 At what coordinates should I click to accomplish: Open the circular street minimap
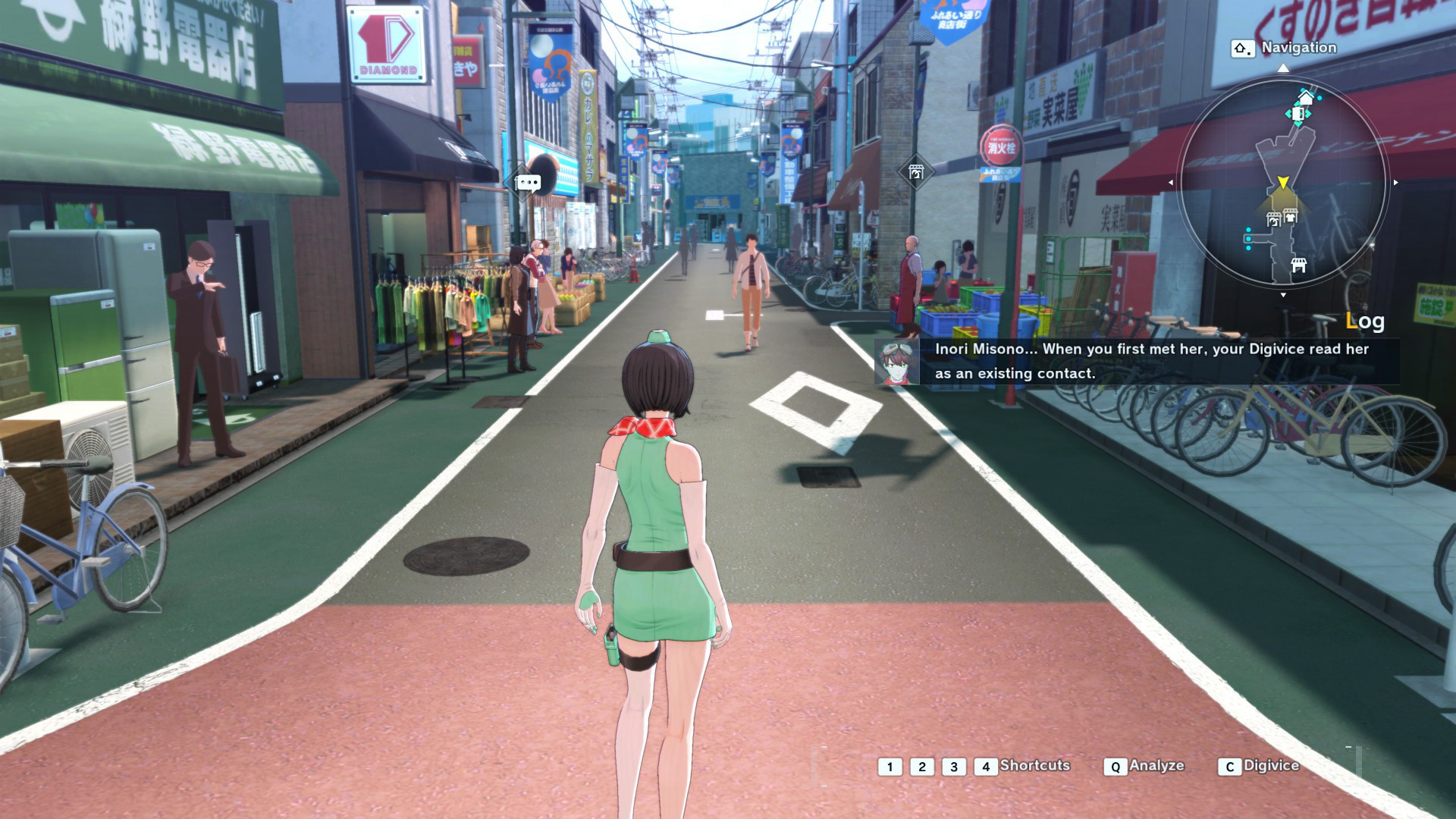tap(1283, 184)
